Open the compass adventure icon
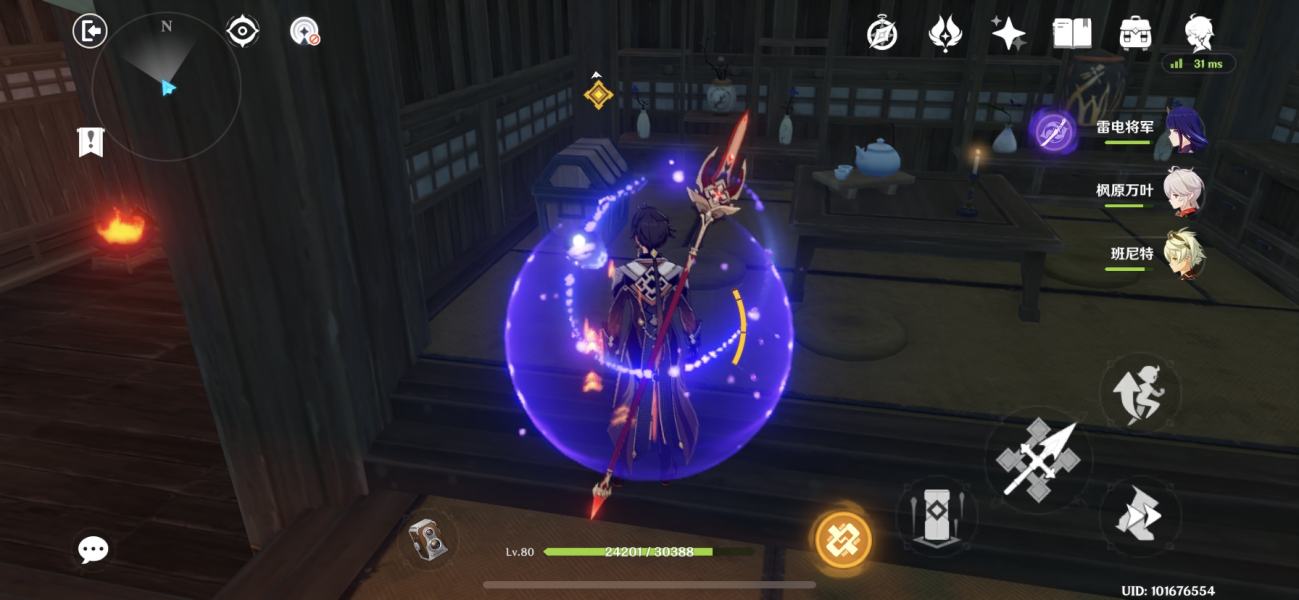The image size is (1299, 600). click(882, 34)
